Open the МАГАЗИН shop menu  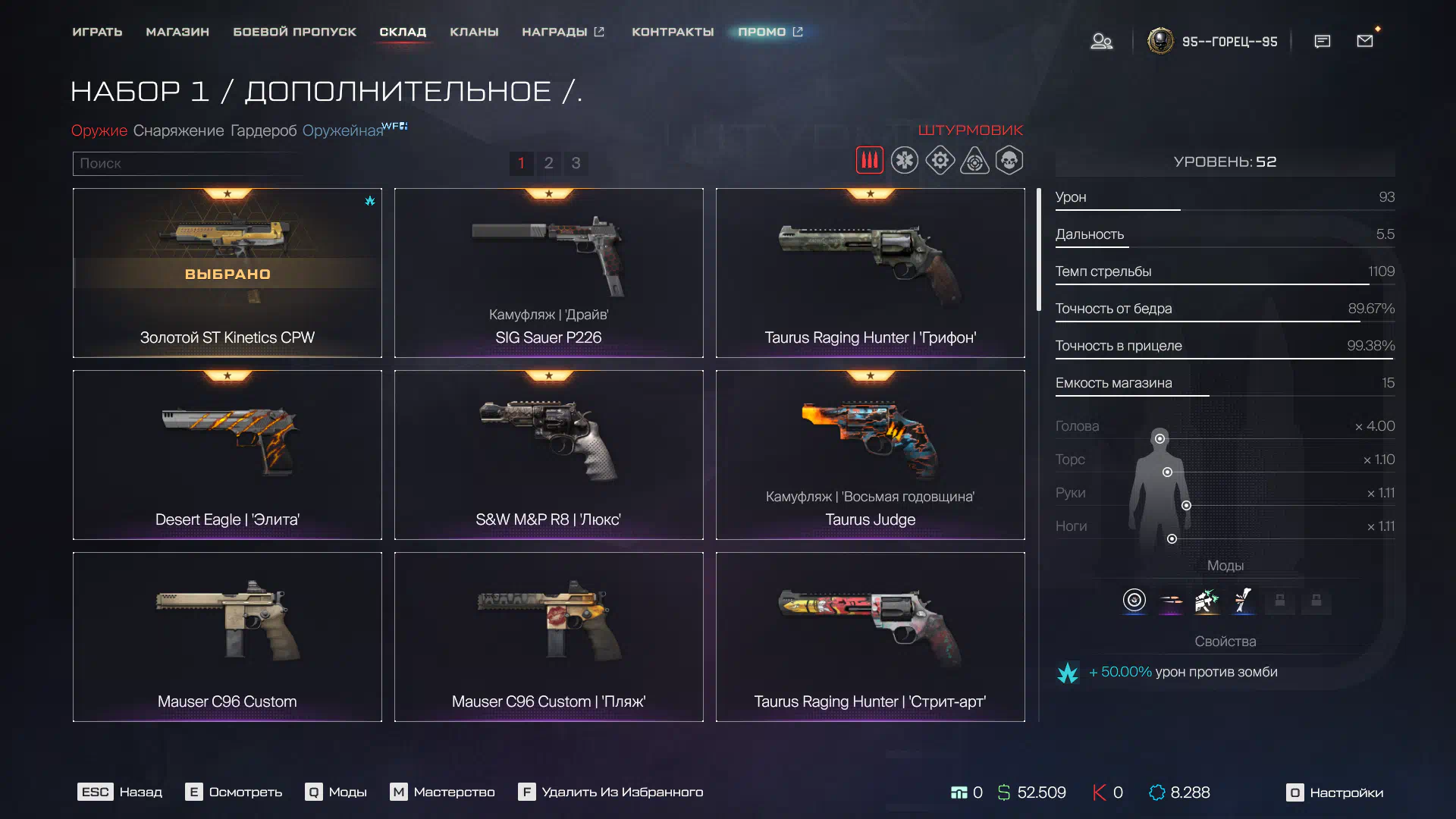[177, 32]
